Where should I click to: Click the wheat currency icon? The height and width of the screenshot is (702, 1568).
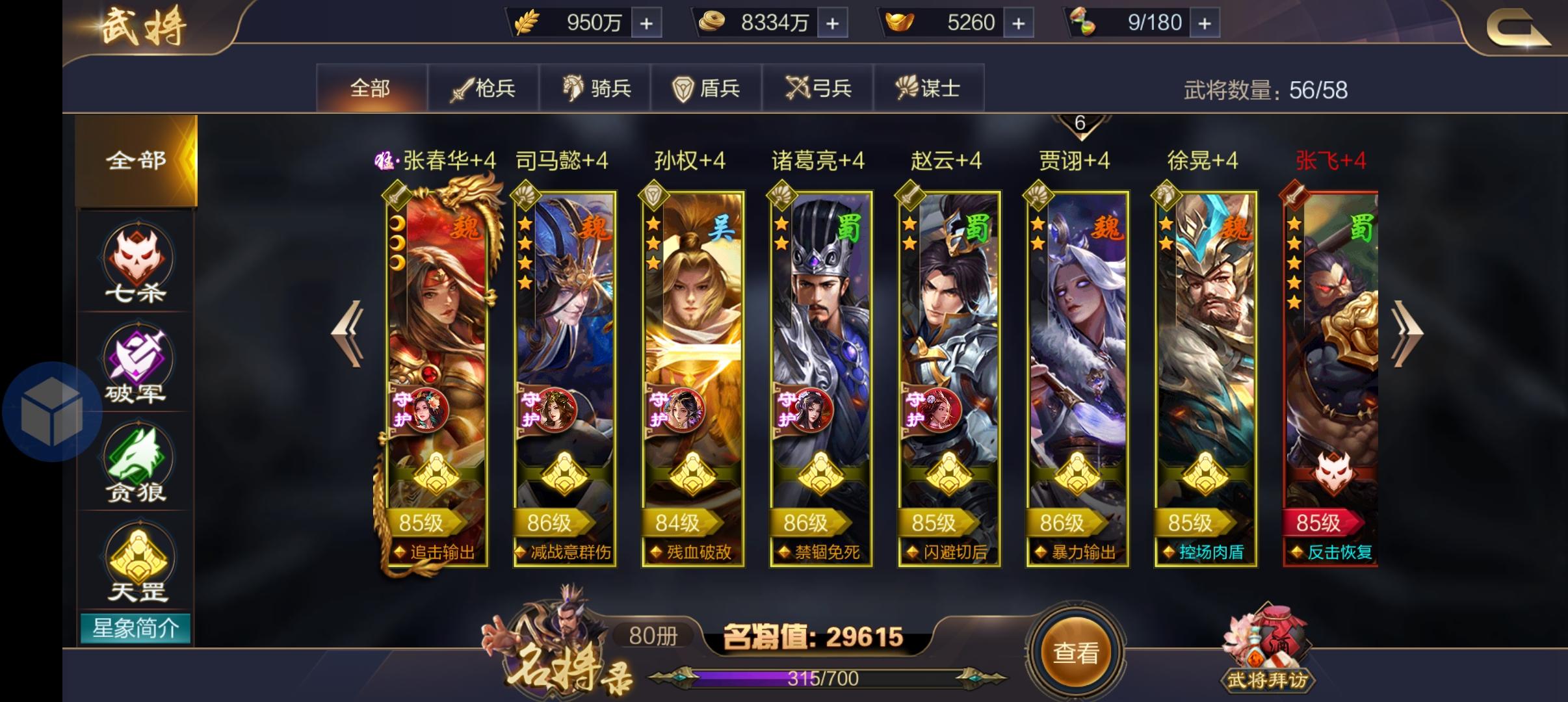click(528, 21)
